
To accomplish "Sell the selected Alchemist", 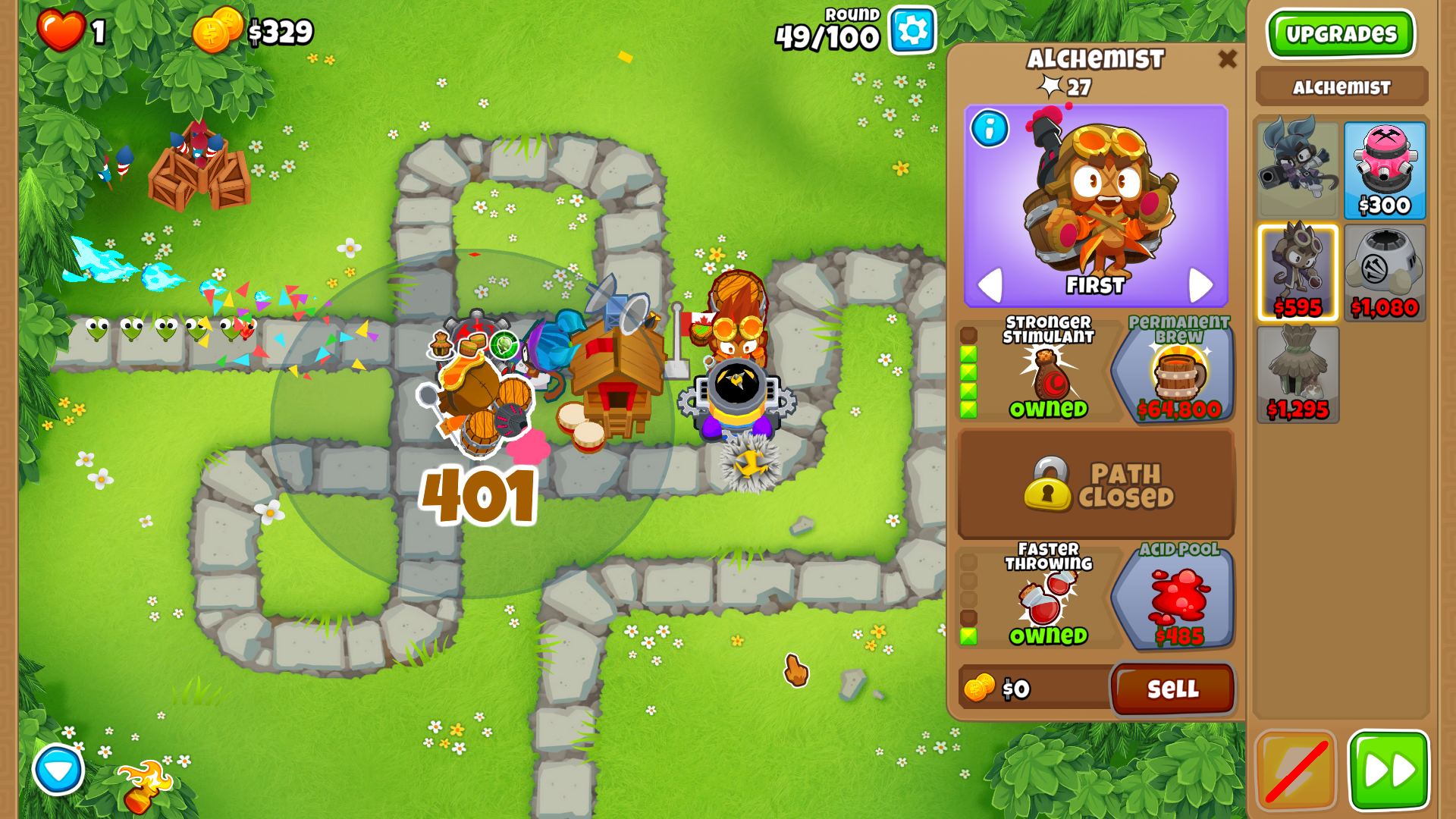I will (x=1172, y=689).
